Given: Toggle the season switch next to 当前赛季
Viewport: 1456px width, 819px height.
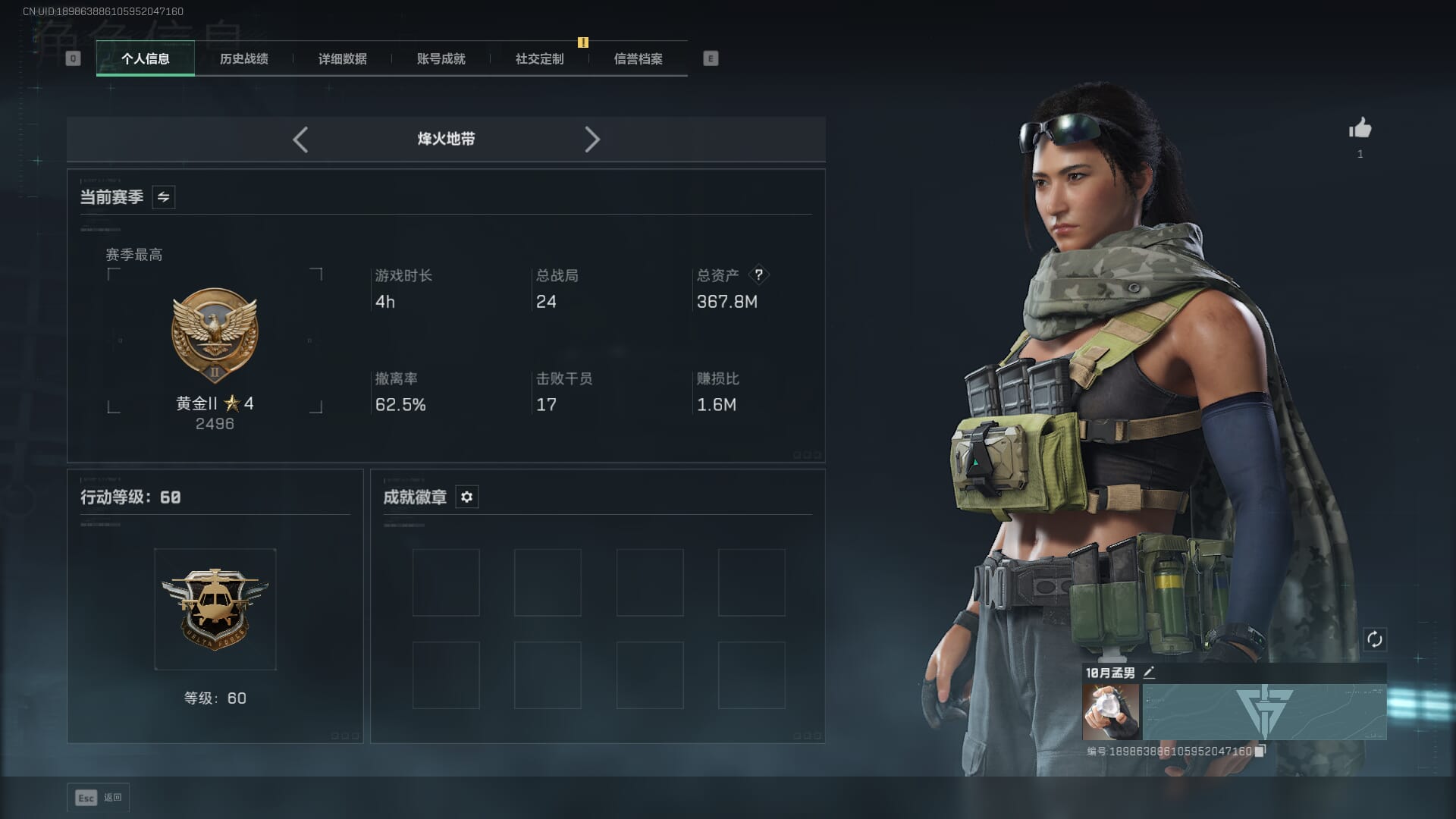Looking at the screenshot, I should (x=163, y=197).
